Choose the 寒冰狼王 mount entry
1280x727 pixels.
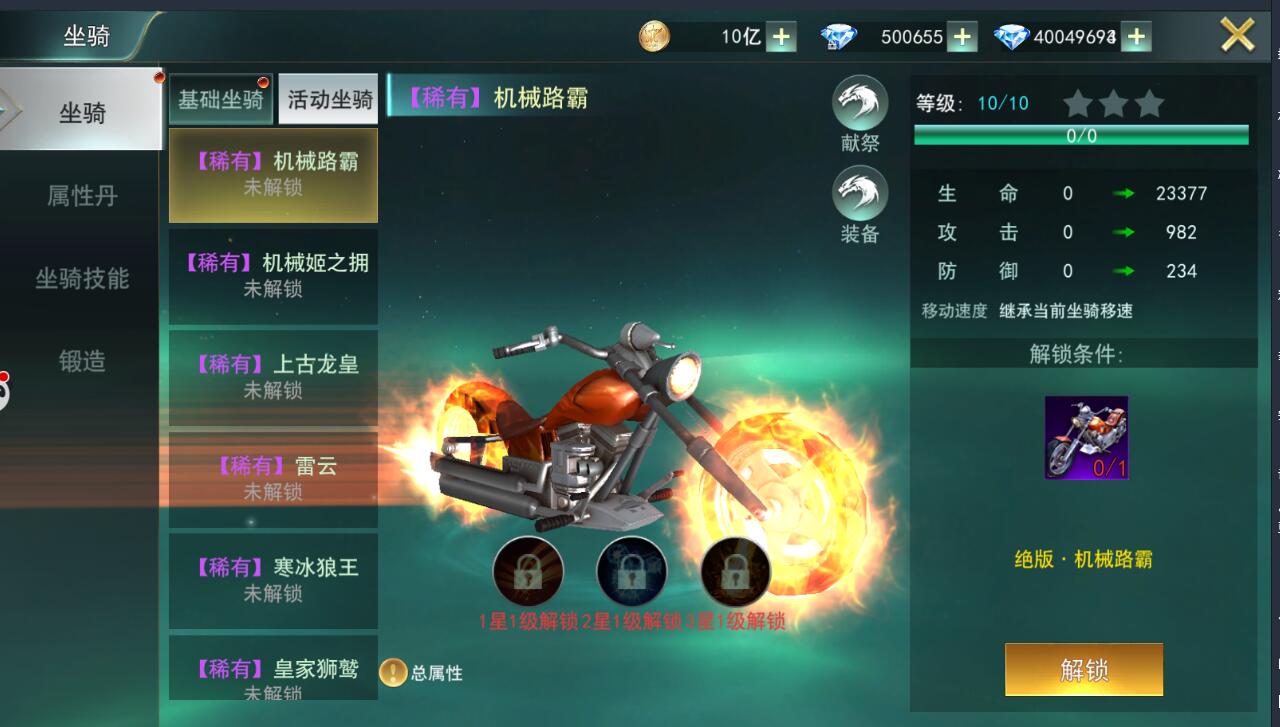click(273, 580)
